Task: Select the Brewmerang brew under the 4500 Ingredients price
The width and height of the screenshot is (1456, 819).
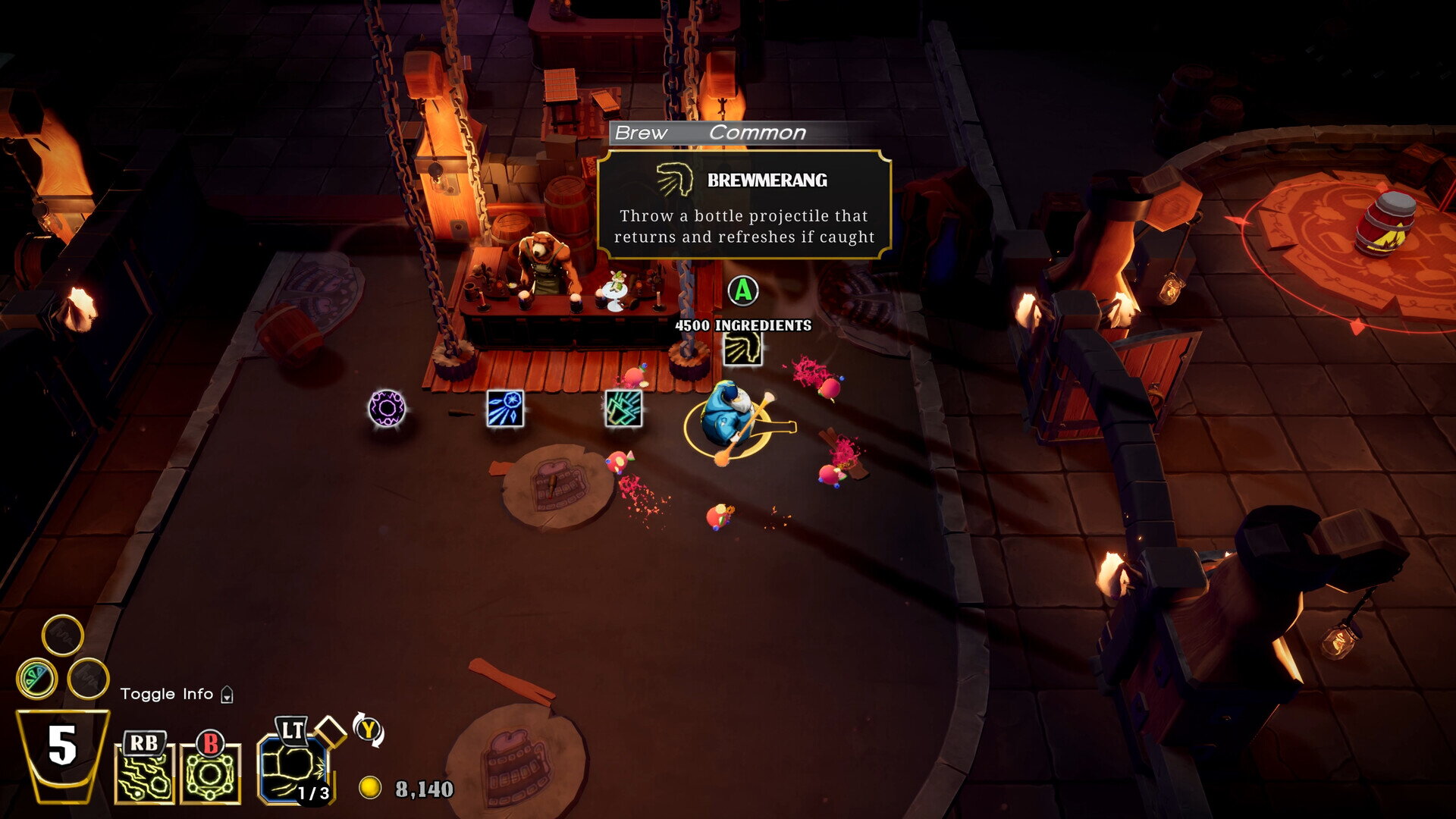Action: [742, 350]
